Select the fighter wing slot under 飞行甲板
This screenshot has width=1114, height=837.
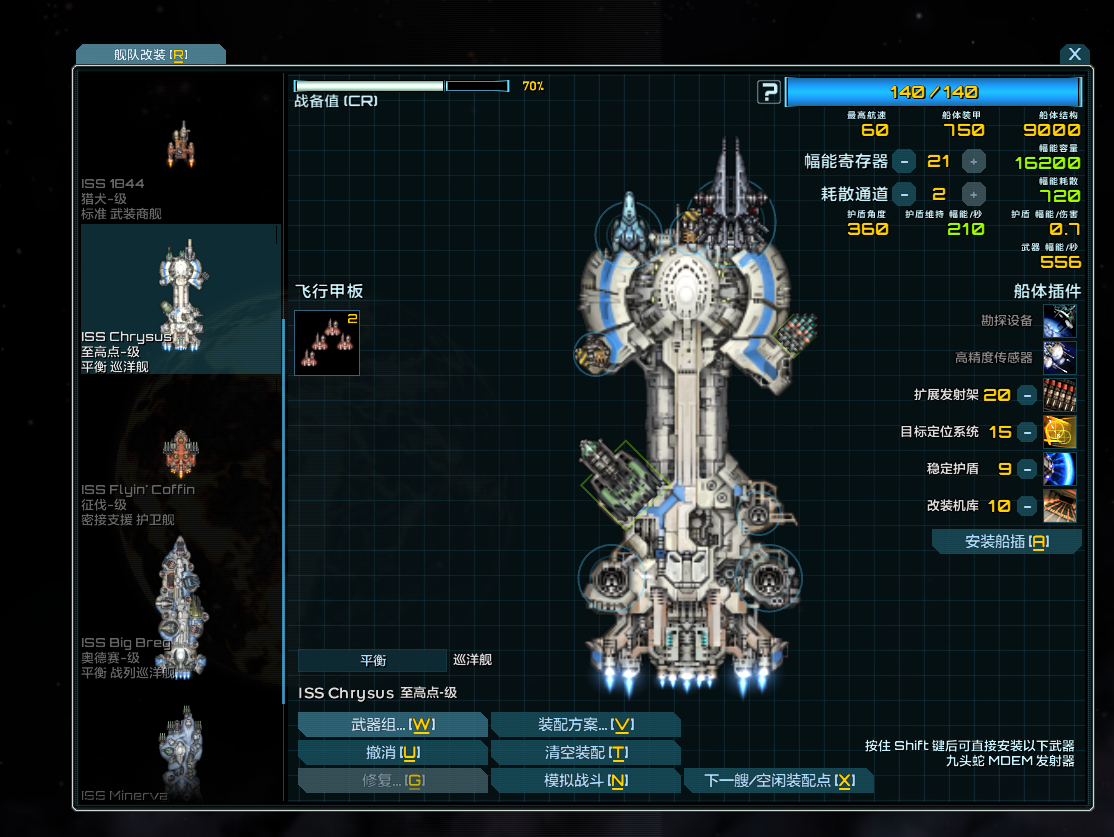coord(327,343)
